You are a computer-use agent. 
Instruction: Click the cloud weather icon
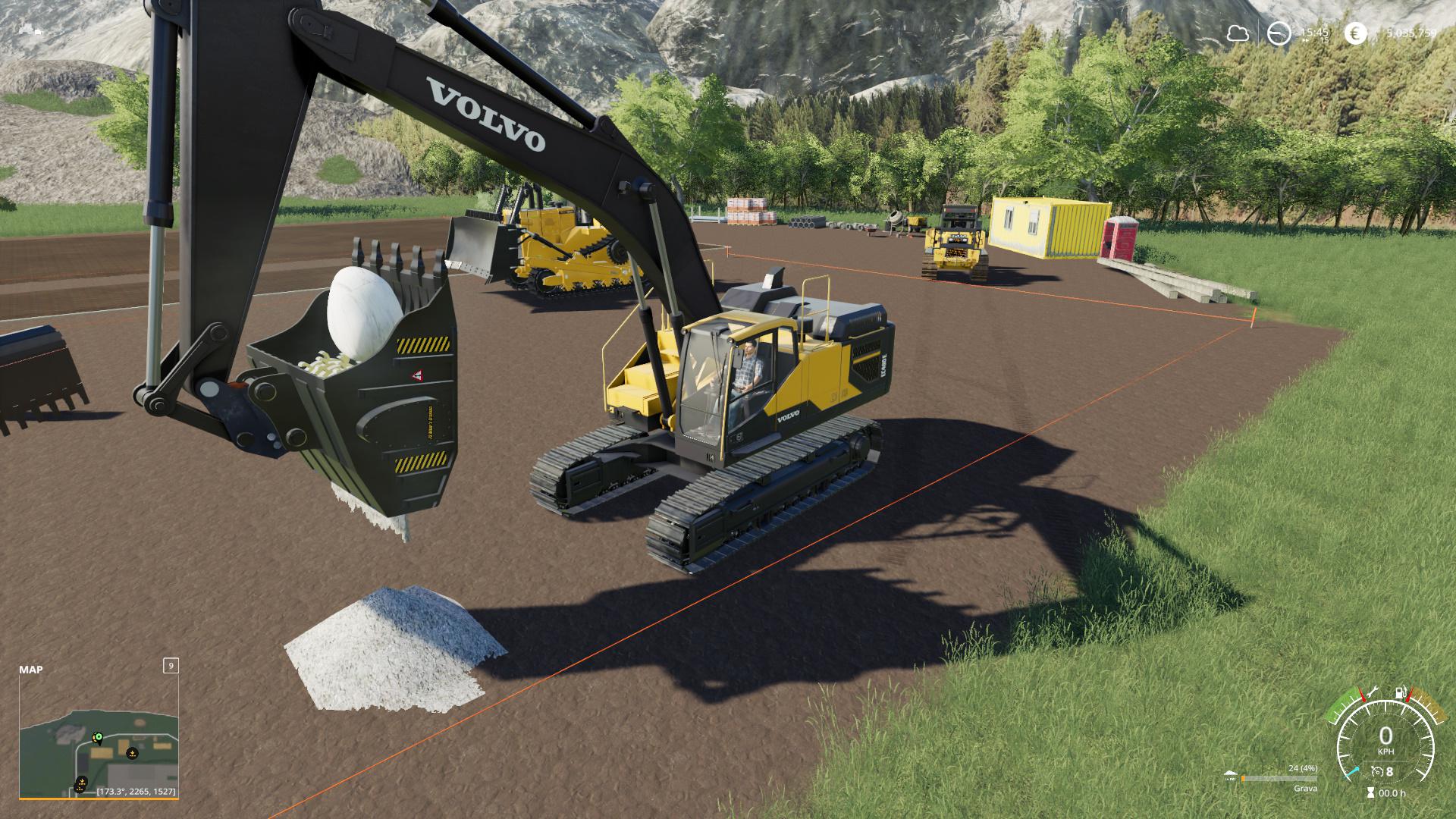1238,33
